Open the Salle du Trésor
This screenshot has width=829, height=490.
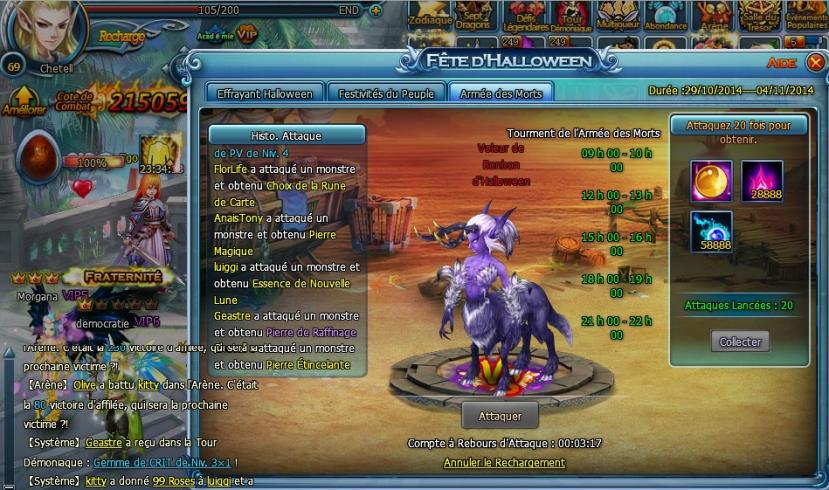click(x=758, y=15)
